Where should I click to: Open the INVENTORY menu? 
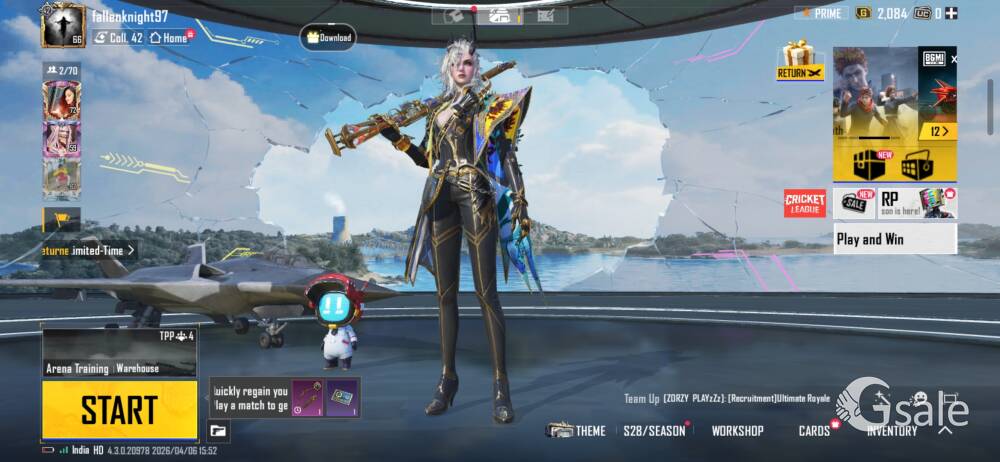891,431
